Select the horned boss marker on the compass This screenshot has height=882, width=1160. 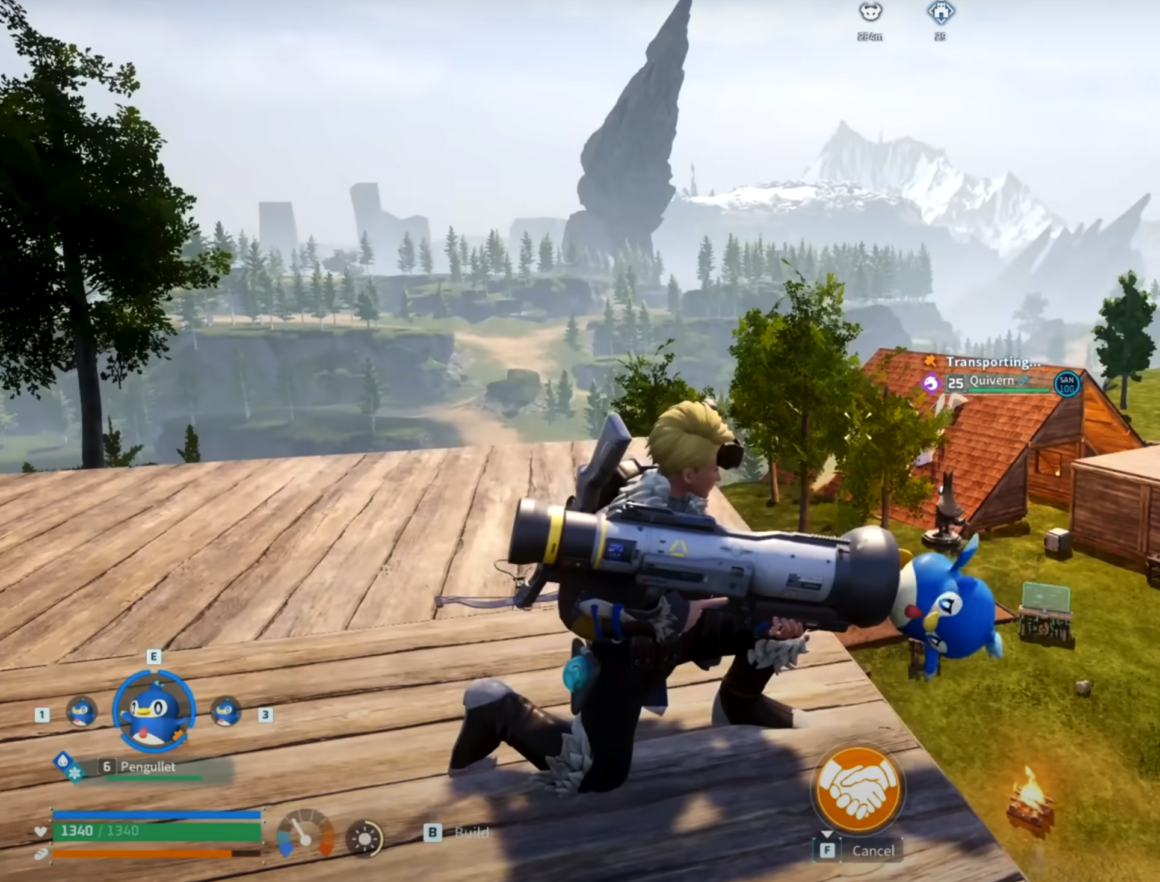click(x=870, y=12)
